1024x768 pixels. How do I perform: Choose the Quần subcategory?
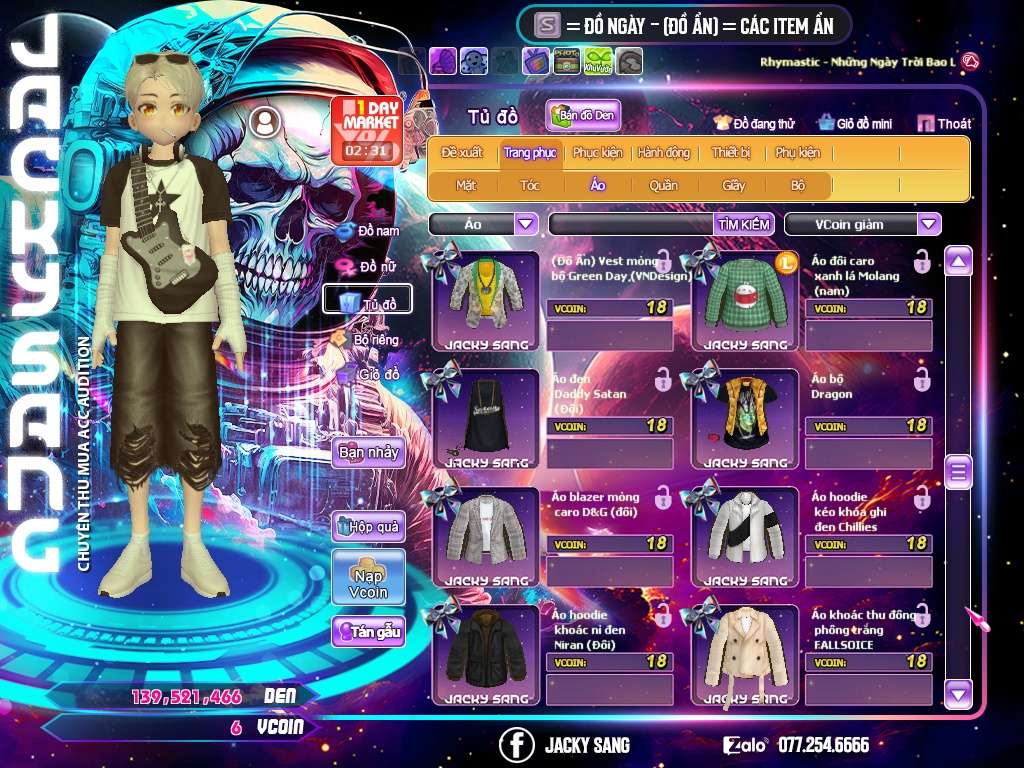click(x=663, y=185)
